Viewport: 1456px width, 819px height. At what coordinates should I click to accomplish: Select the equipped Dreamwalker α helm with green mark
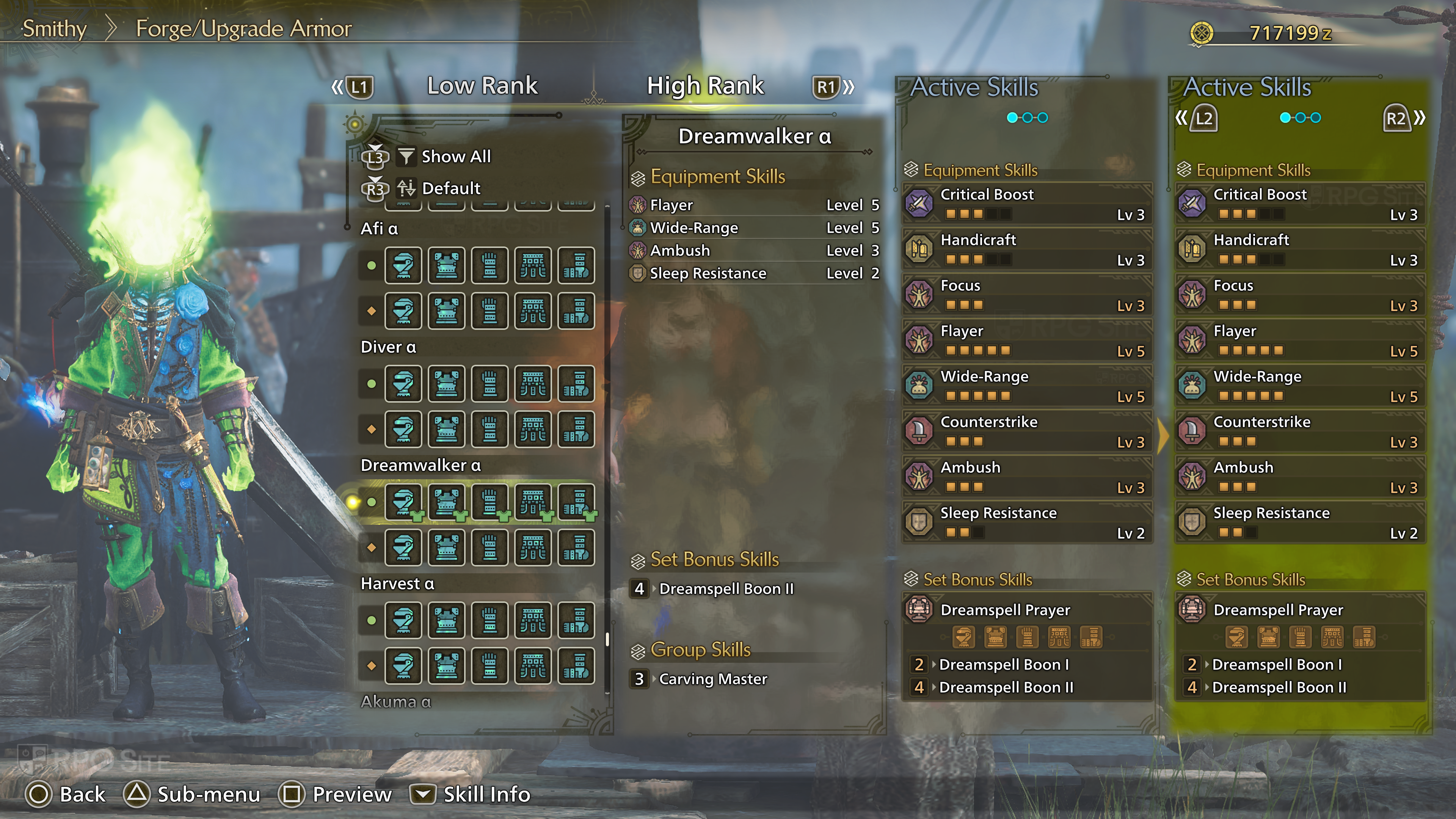click(403, 501)
